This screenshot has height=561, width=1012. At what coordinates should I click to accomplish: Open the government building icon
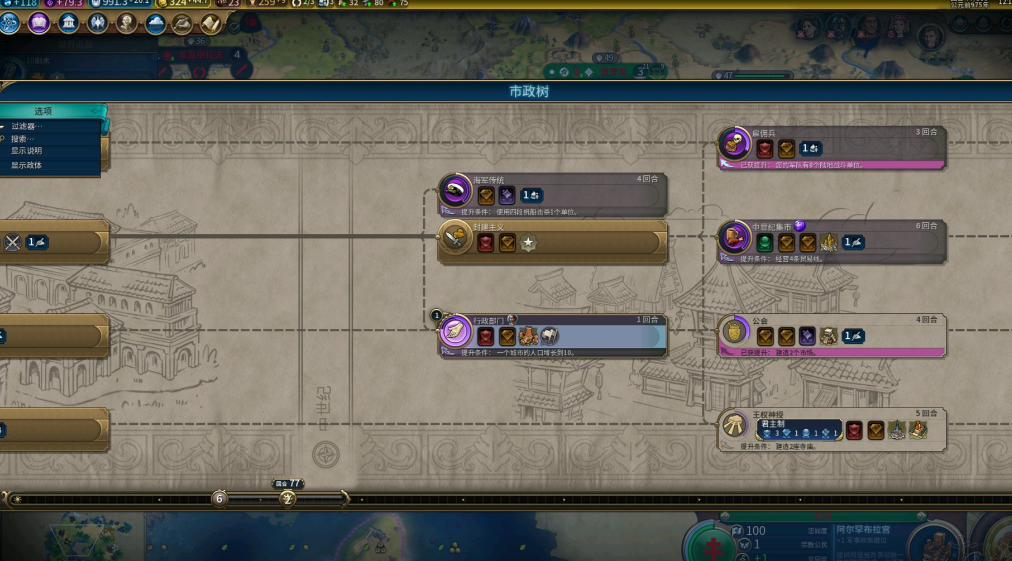(68, 23)
